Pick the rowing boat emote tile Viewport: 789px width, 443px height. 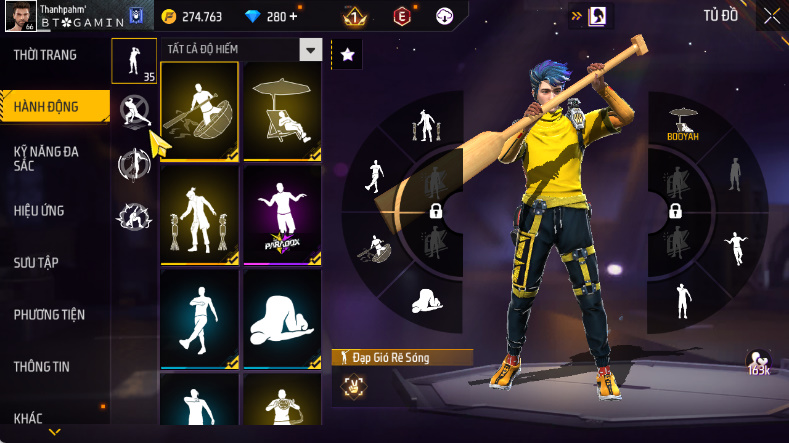(x=199, y=110)
